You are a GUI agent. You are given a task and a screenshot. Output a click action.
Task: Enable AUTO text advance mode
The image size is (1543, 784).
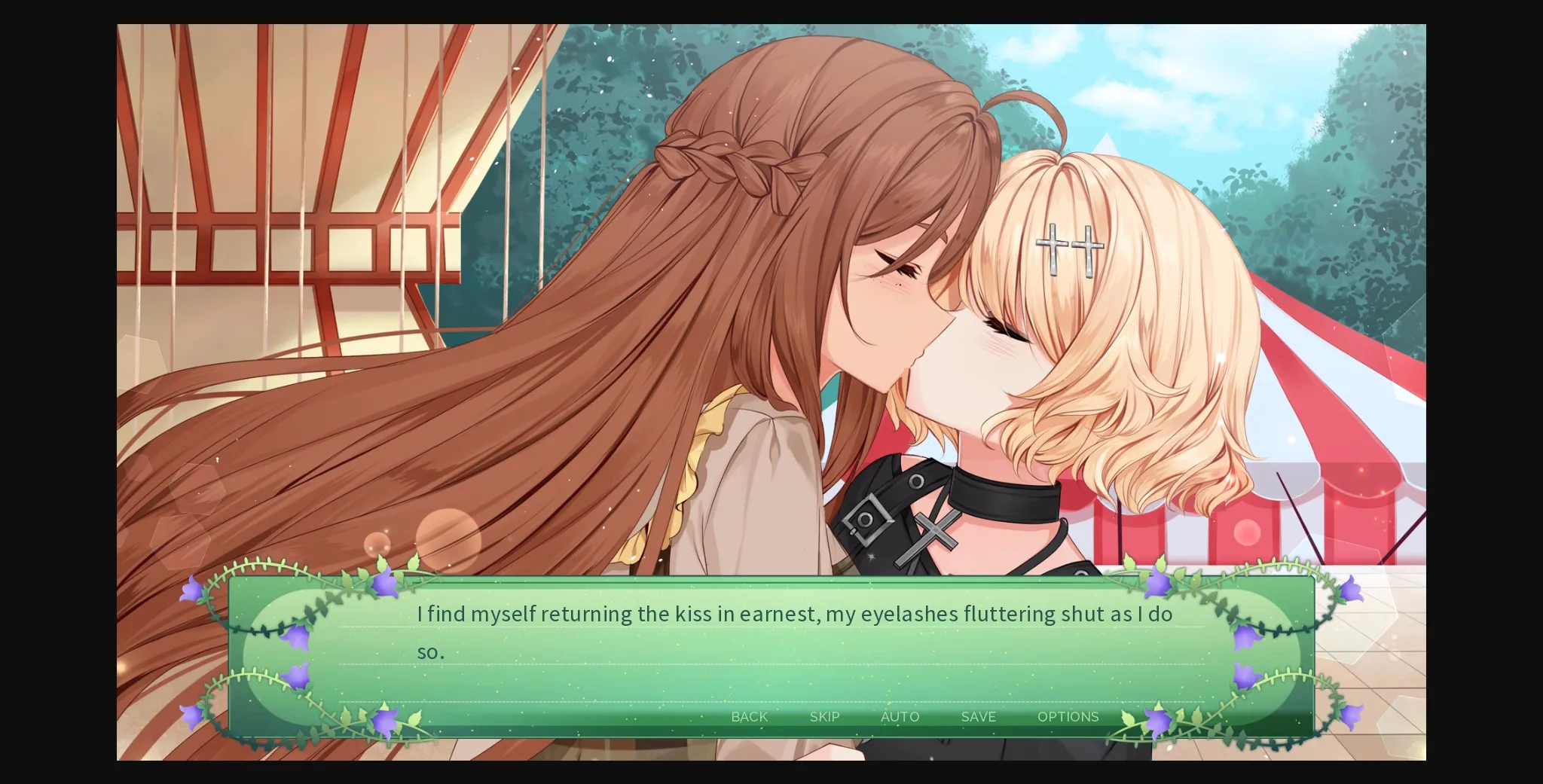pos(900,717)
